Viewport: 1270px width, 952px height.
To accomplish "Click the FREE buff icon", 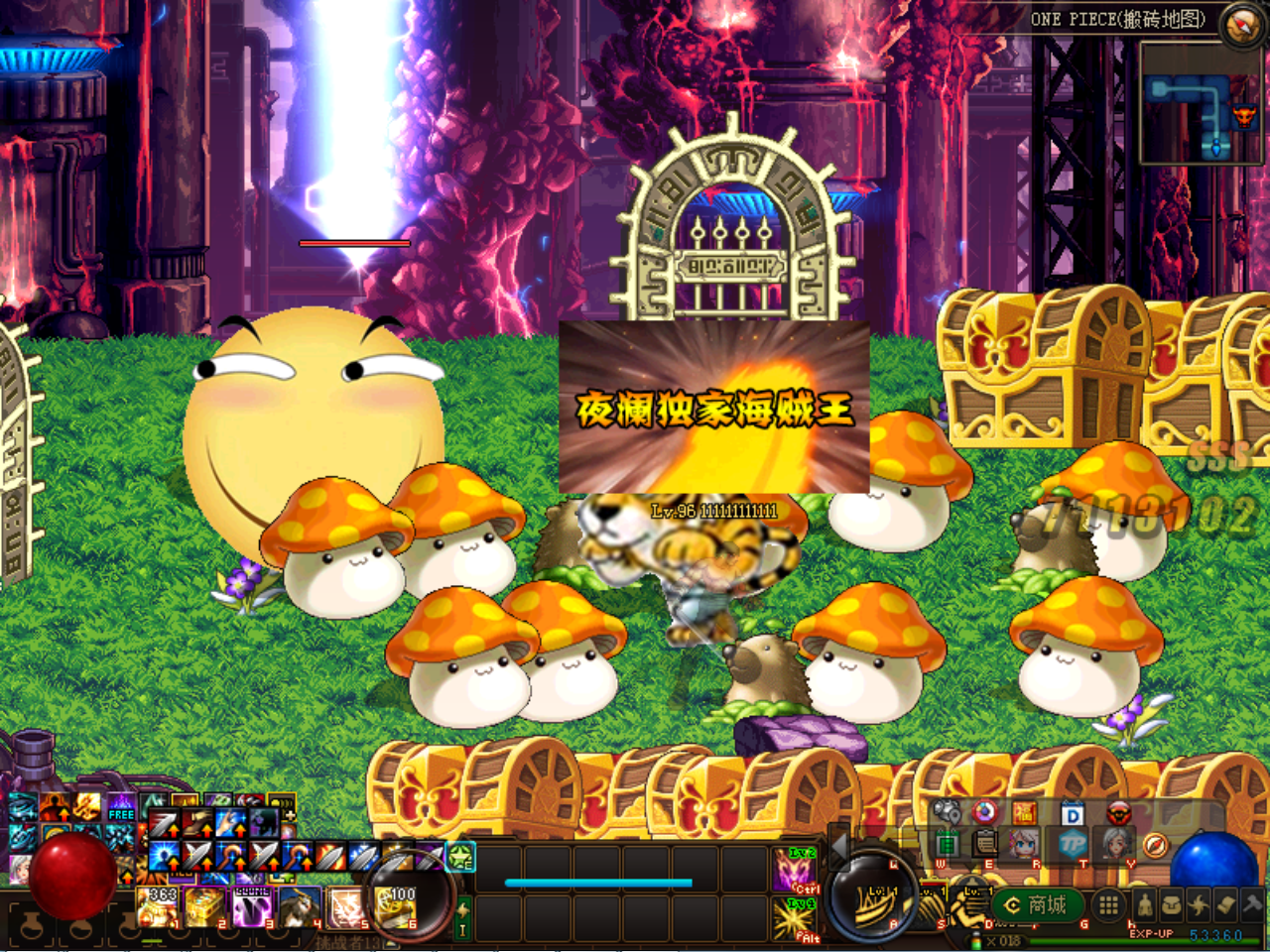I will pos(121,808).
